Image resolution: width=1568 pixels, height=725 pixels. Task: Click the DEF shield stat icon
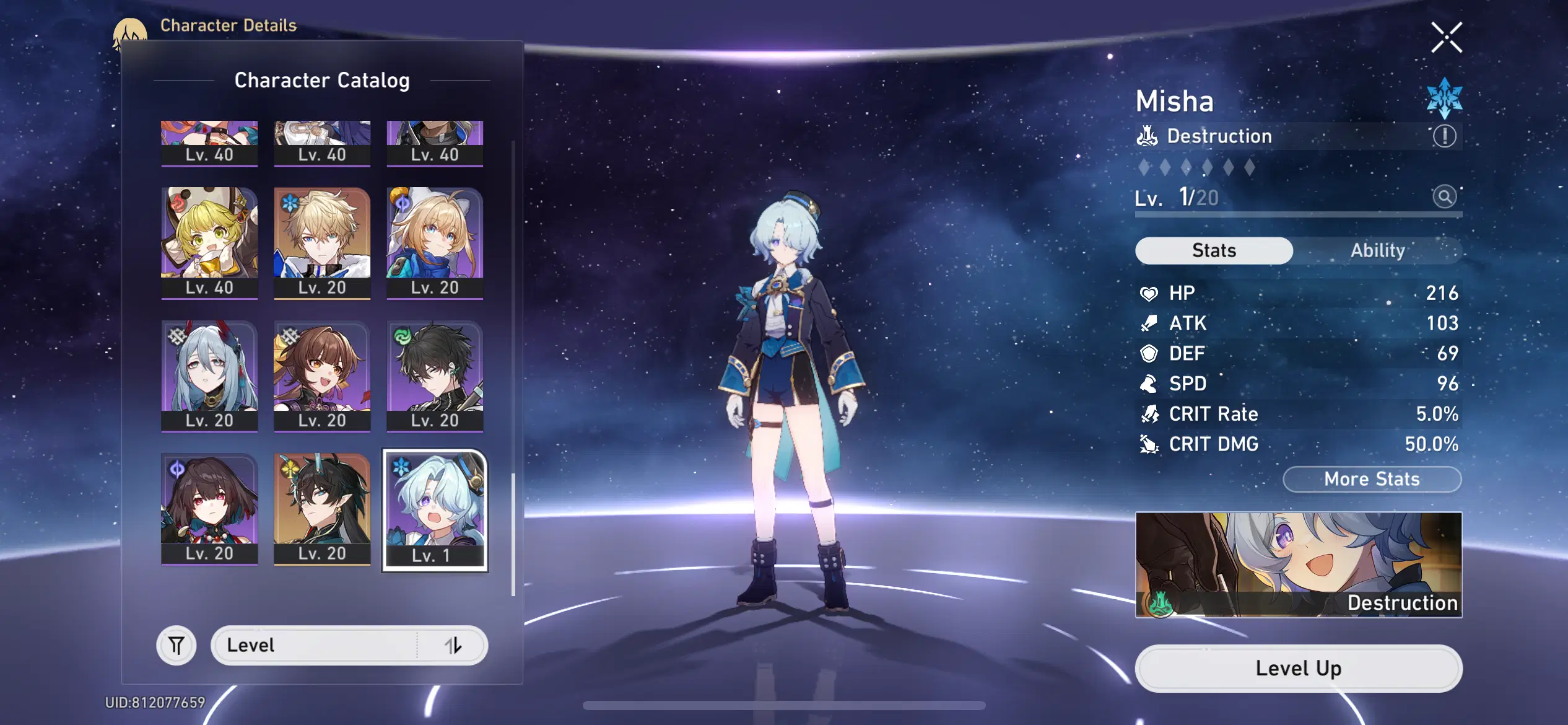point(1149,353)
